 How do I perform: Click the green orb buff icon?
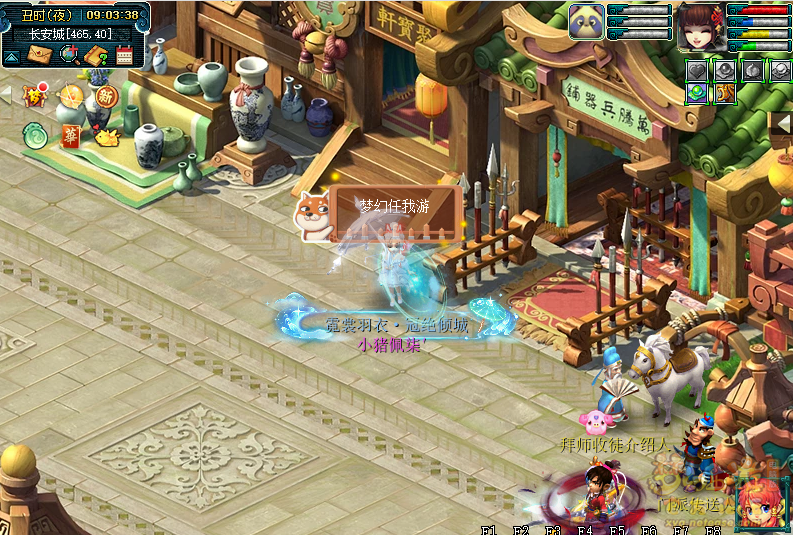(696, 93)
